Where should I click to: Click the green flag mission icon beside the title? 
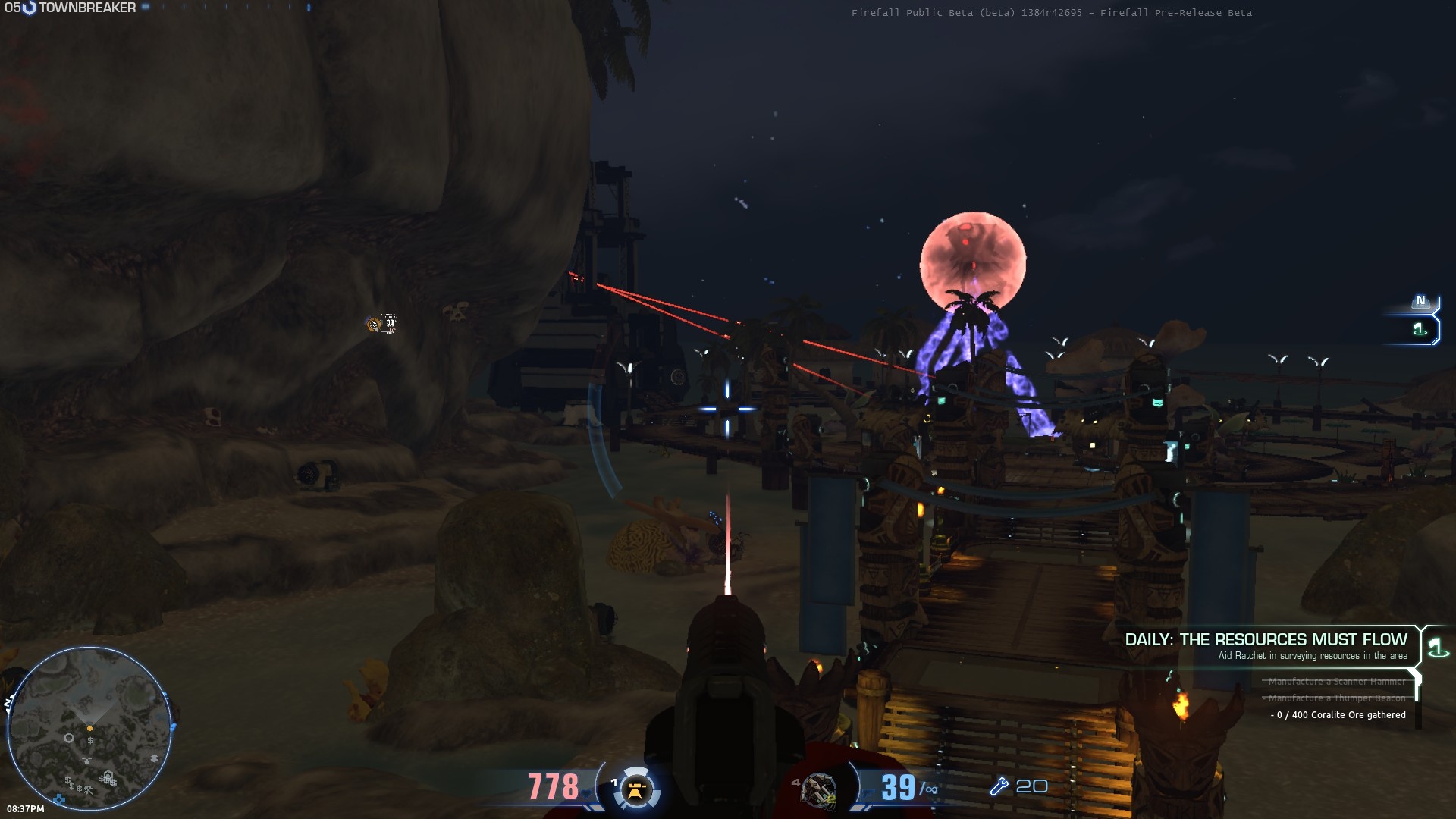click(1436, 647)
